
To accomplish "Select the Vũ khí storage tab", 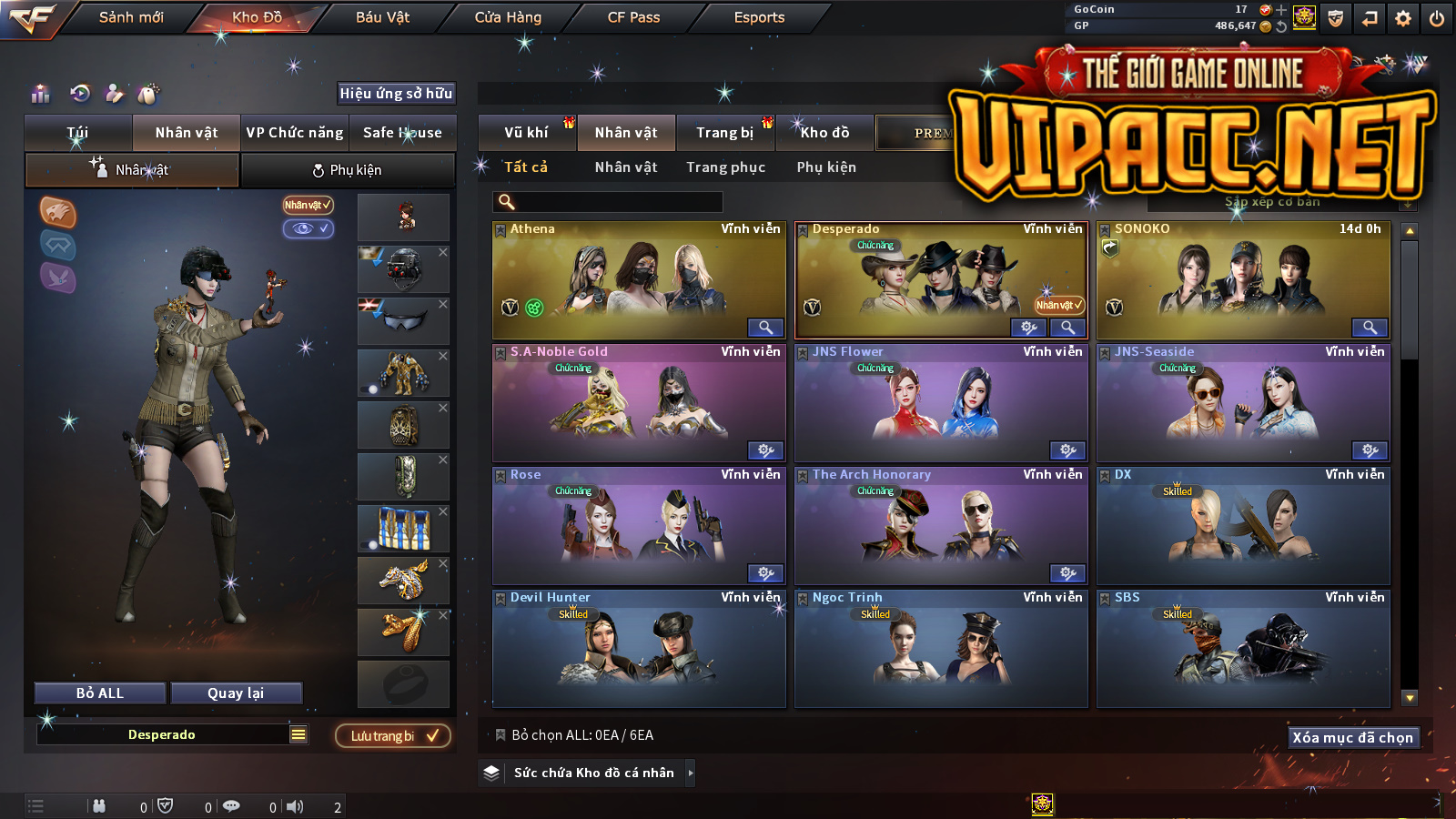I will tap(526, 133).
